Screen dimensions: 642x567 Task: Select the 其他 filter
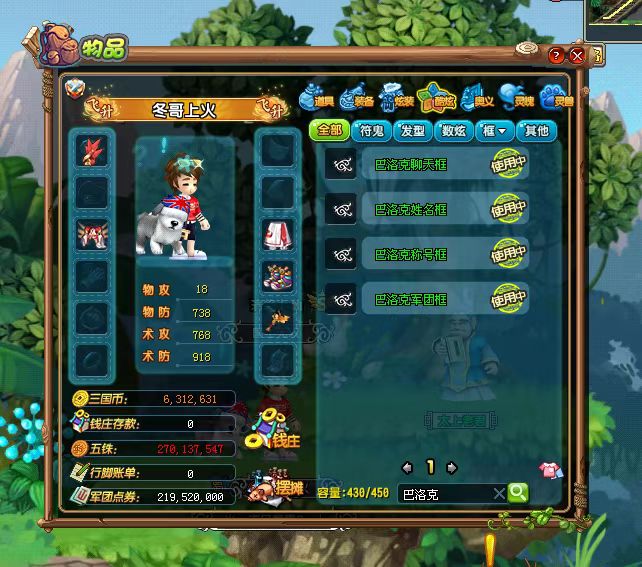[537, 130]
